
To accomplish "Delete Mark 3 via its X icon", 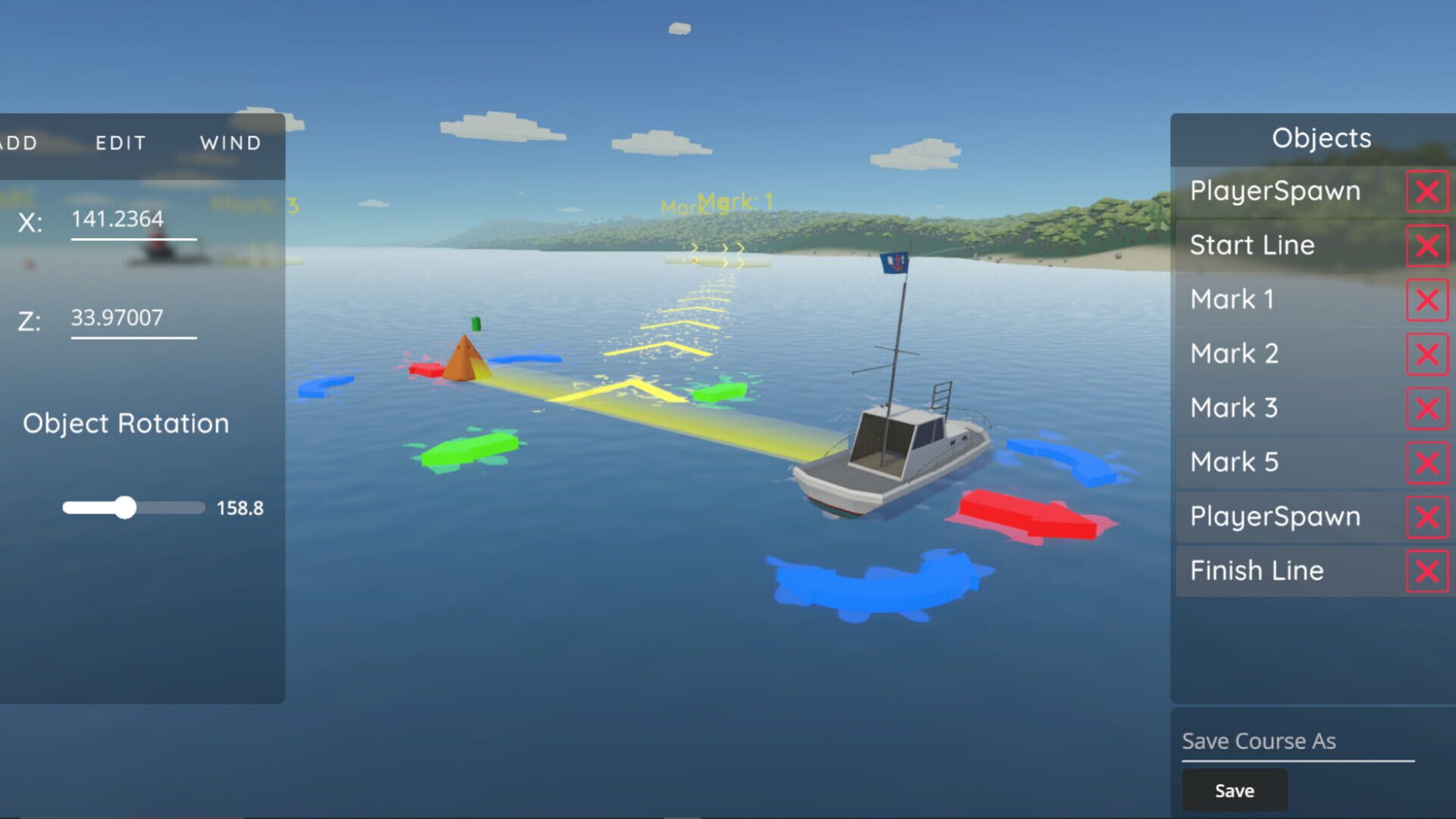I will (x=1426, y=408).
